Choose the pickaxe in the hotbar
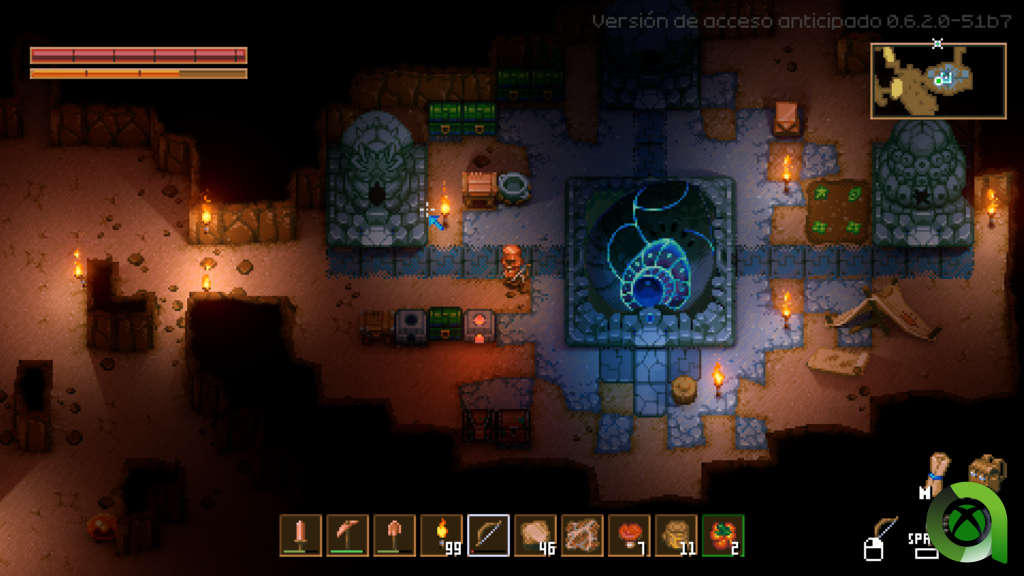This screenshot has width=1024, height=576. pos(347,535)
